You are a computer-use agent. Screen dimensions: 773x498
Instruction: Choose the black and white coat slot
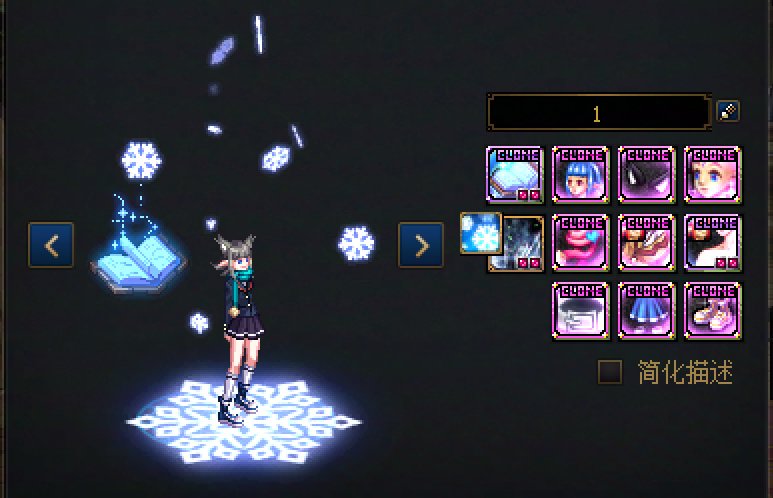pyautogui.click(x=711, y=243)
